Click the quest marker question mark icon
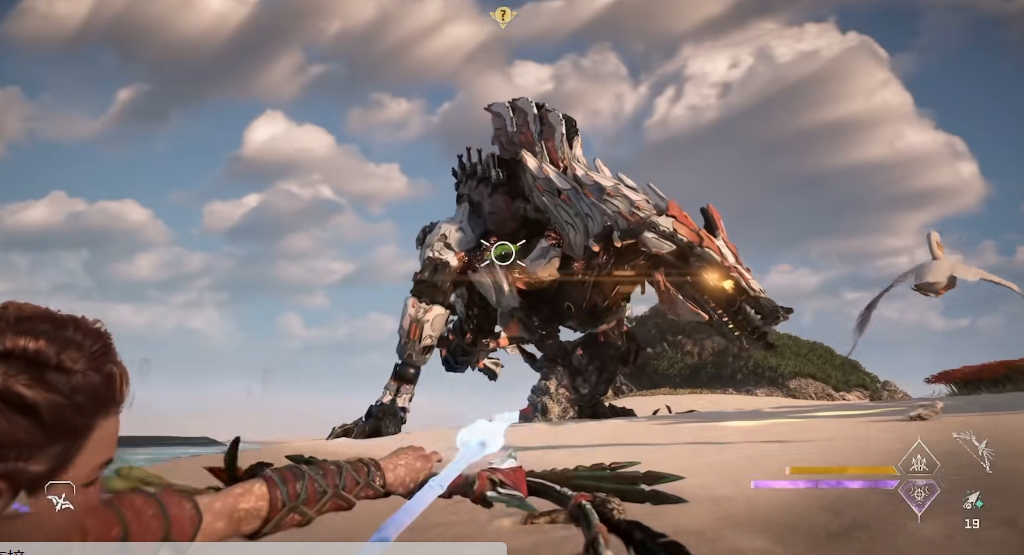1024x555 pixels. 502,16
